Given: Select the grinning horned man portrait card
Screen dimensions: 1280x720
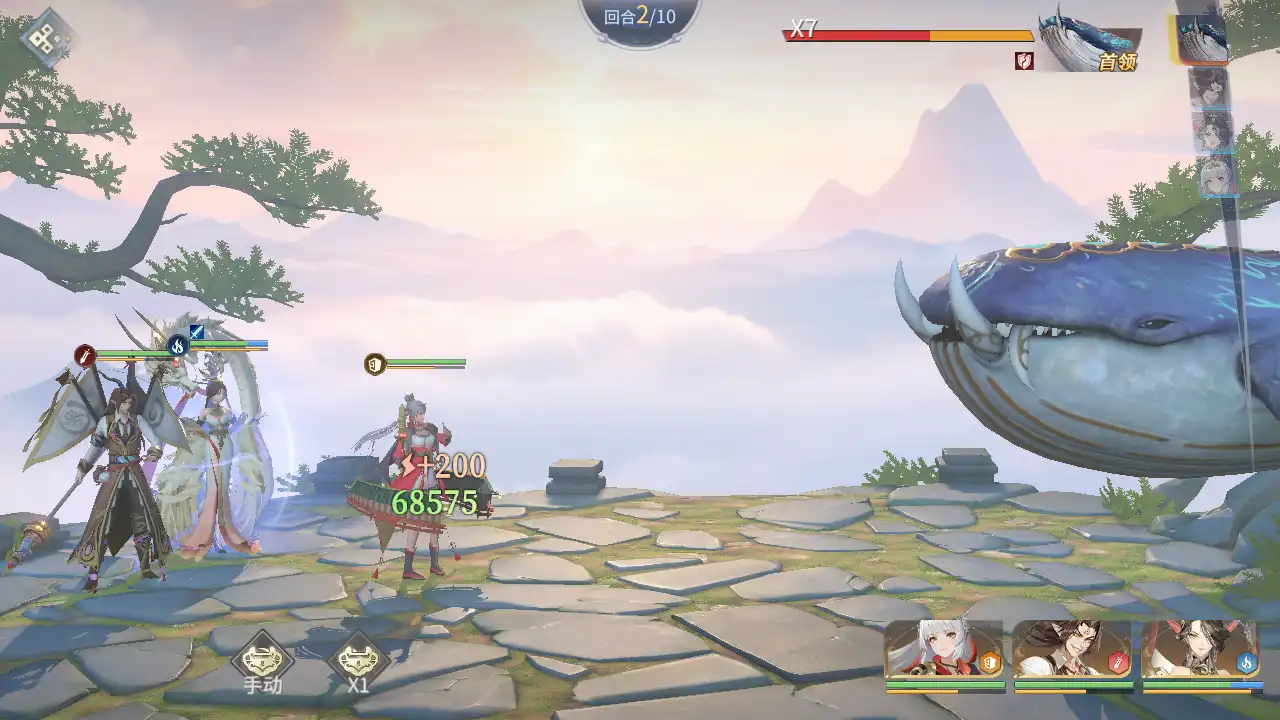Looking at the screenshot, I should coord(1072,650).
